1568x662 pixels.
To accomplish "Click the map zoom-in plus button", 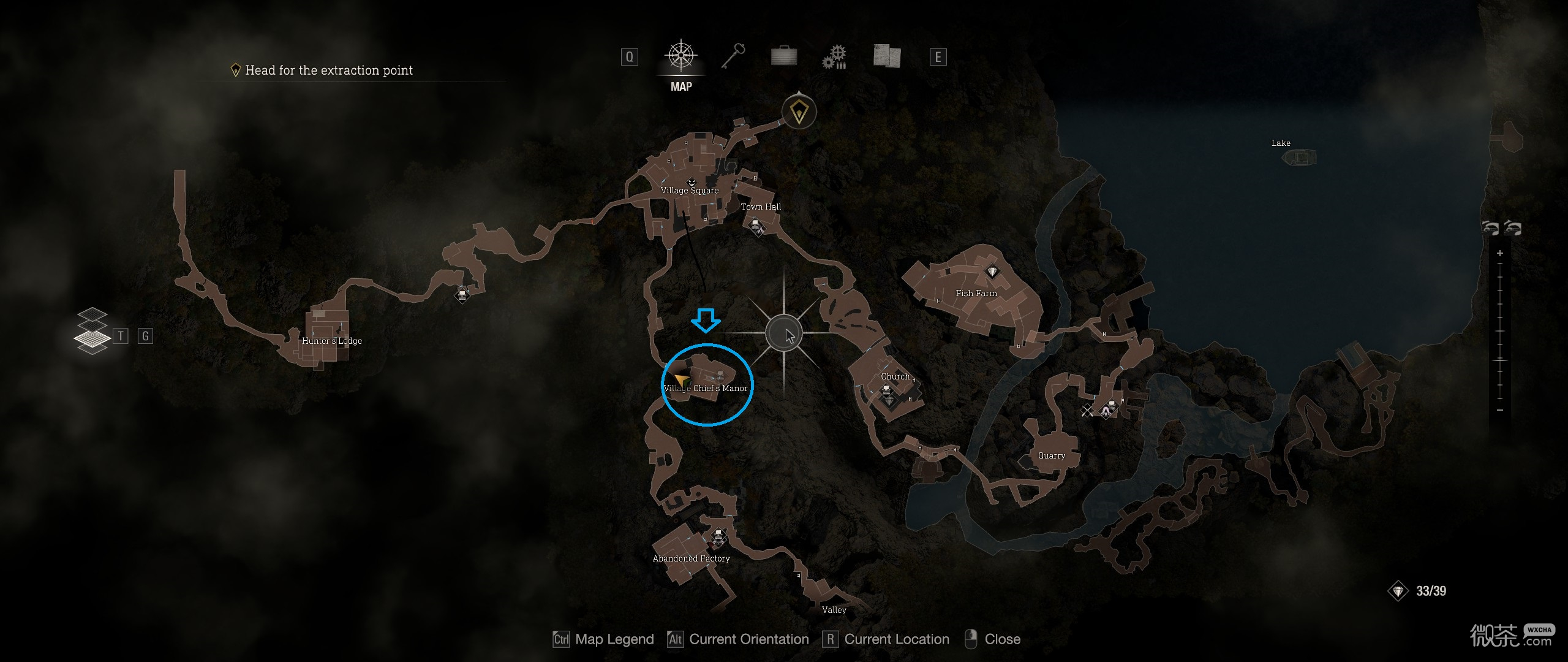I will point(1500,253).
